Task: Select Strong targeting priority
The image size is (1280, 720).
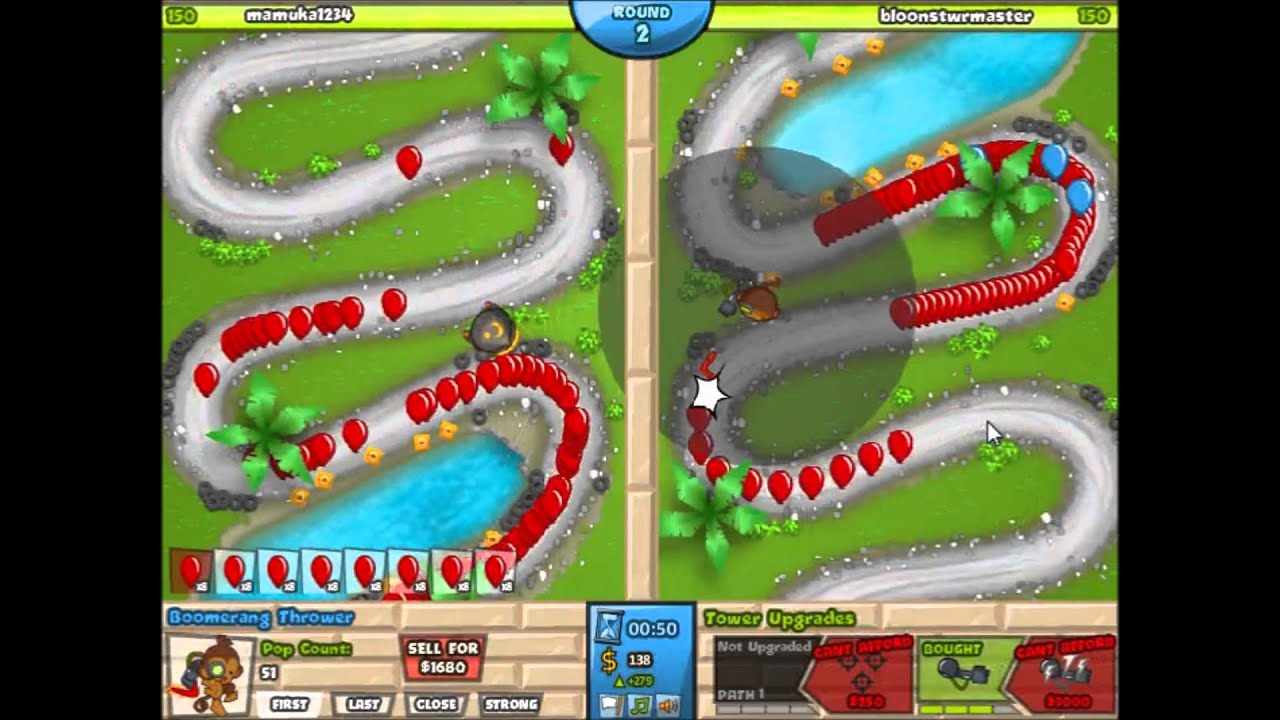Action: tap(511, 704)
